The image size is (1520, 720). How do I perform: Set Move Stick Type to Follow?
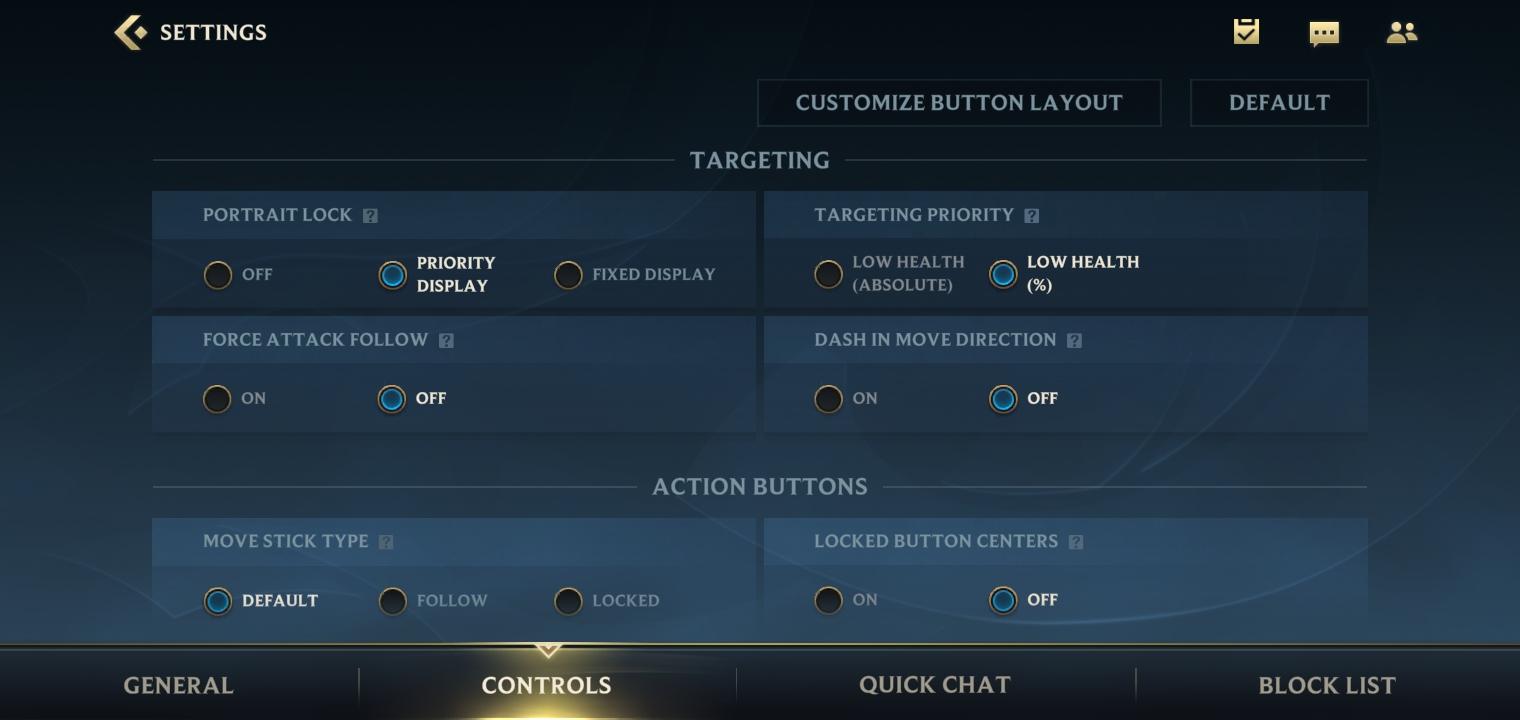[393, 601]
